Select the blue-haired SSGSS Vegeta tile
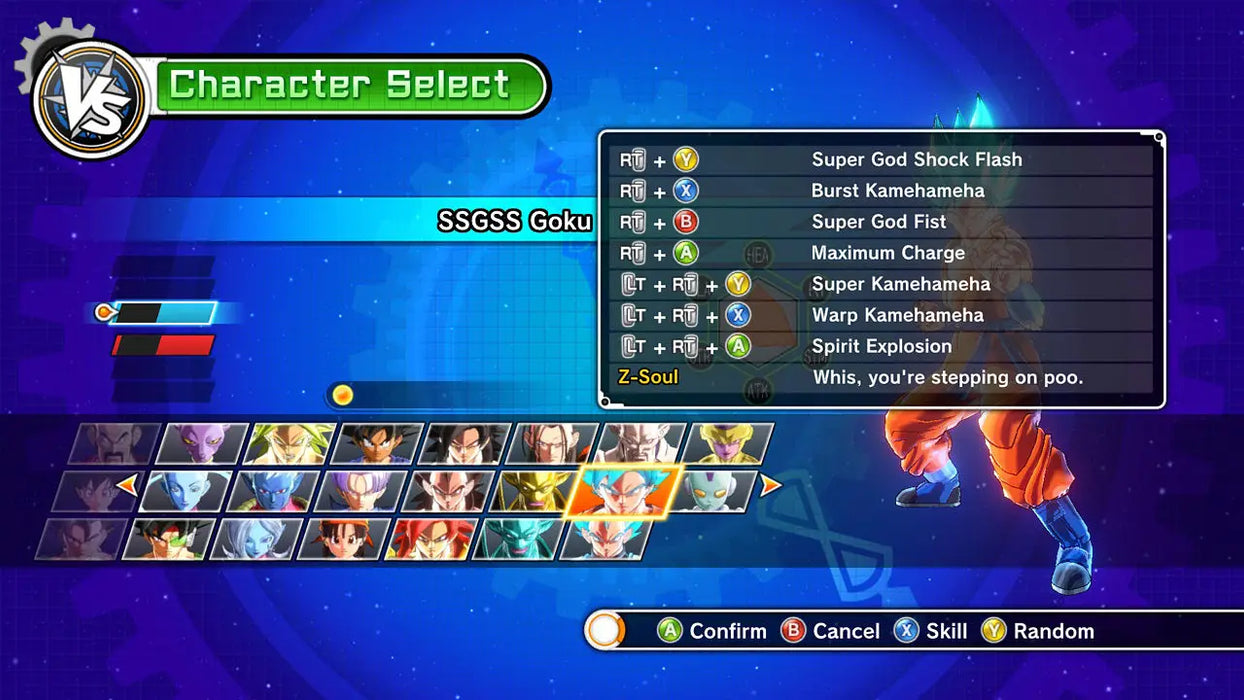The width and height of the screenshot is (1244, 700). coord(603,539)
